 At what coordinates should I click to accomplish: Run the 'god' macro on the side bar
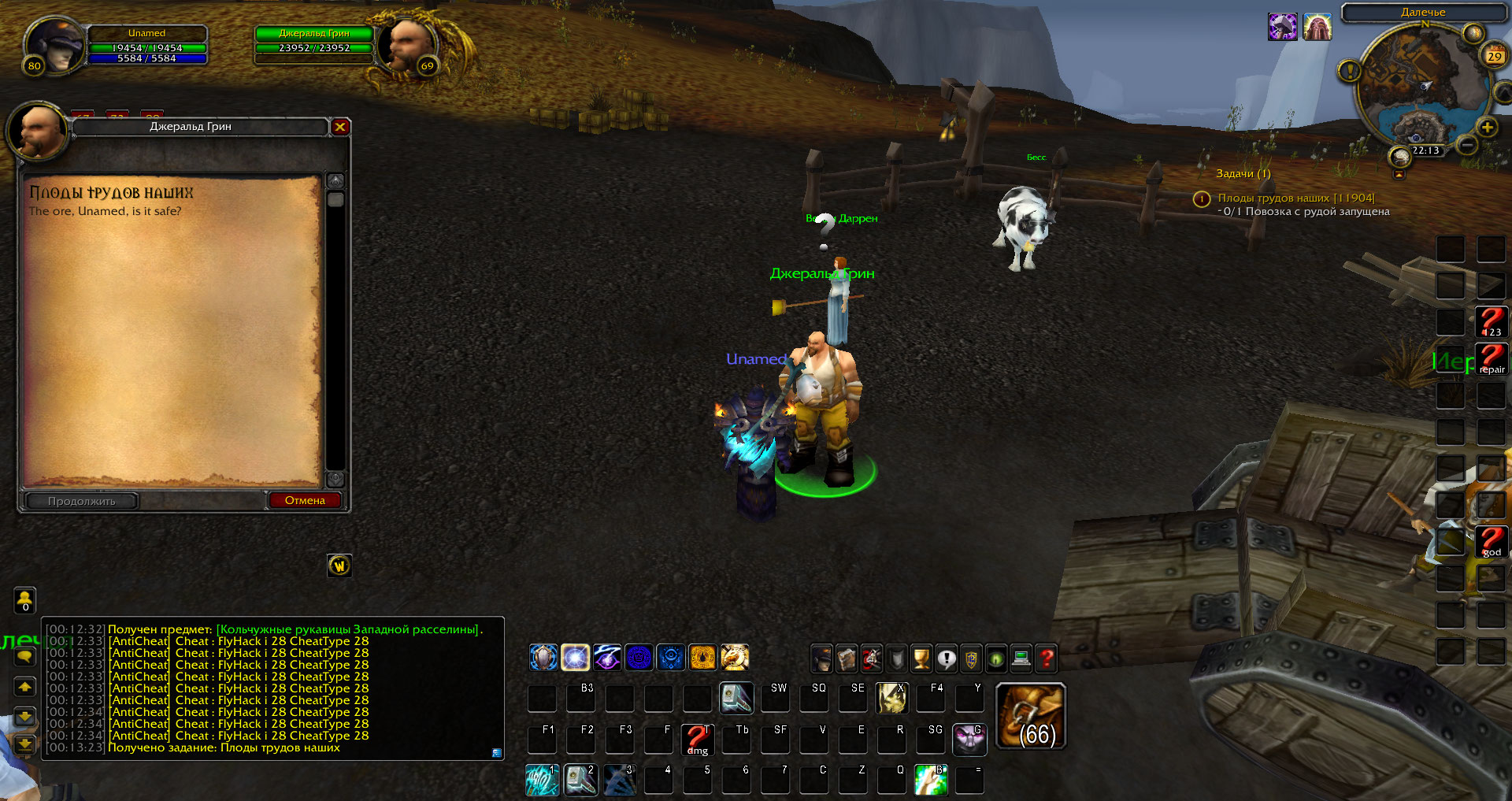1491,542
